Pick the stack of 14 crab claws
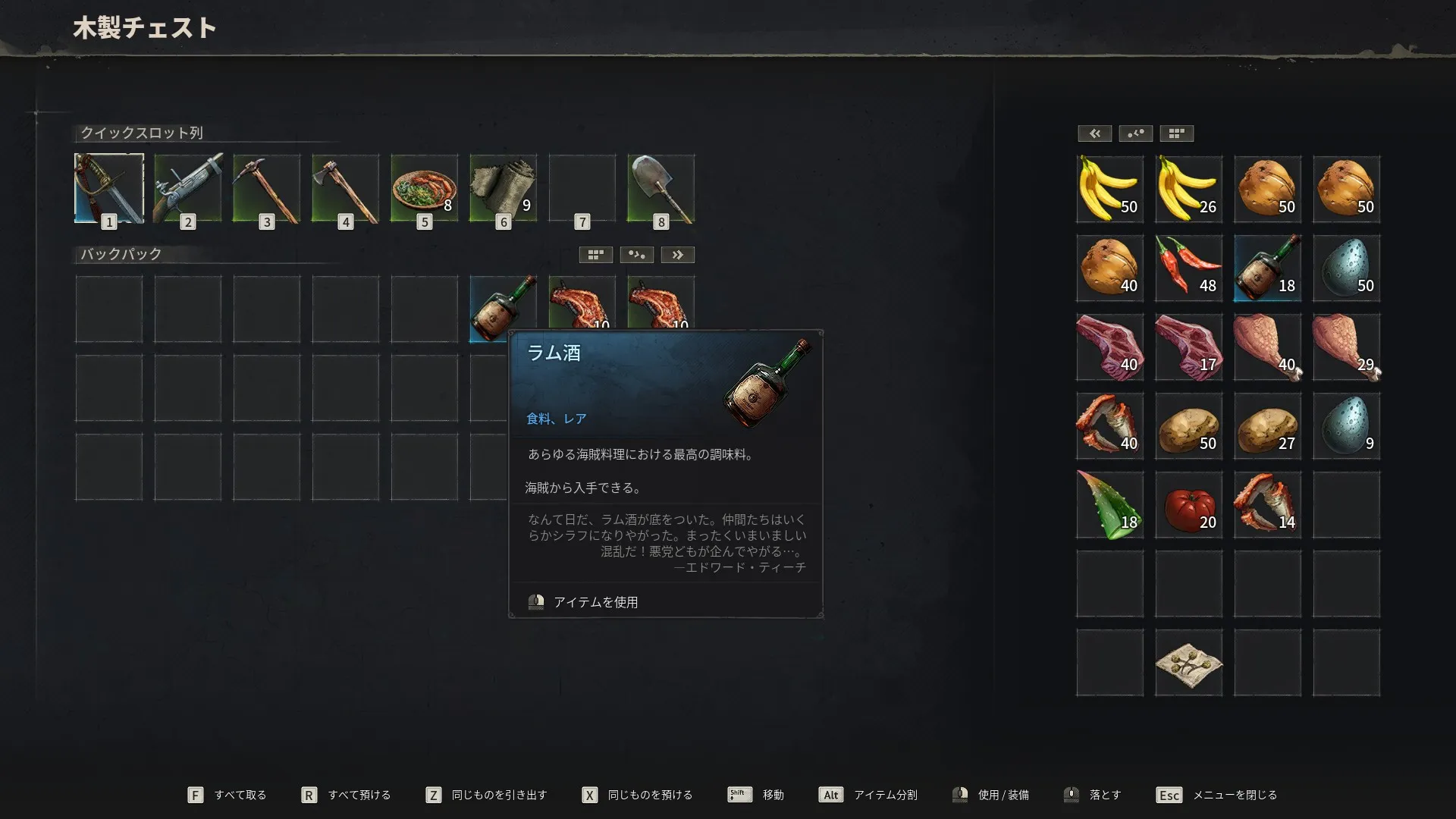 pyautogui.click(x=1267, y=504)
